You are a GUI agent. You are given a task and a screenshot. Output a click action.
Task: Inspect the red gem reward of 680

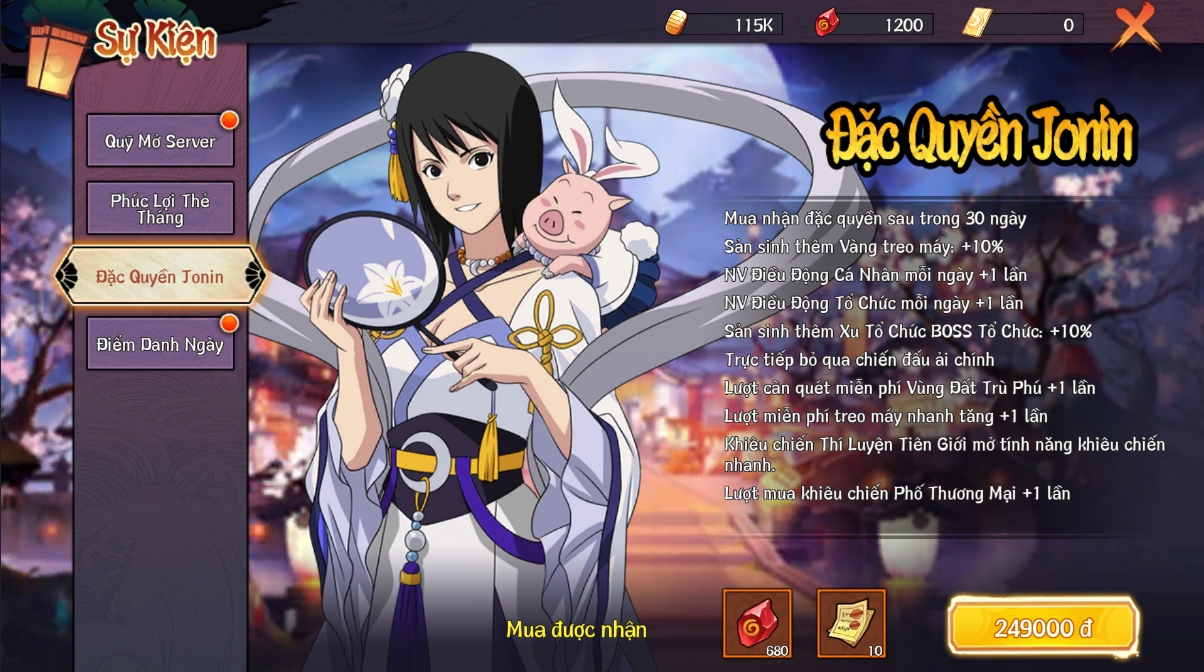pos(757,623)
